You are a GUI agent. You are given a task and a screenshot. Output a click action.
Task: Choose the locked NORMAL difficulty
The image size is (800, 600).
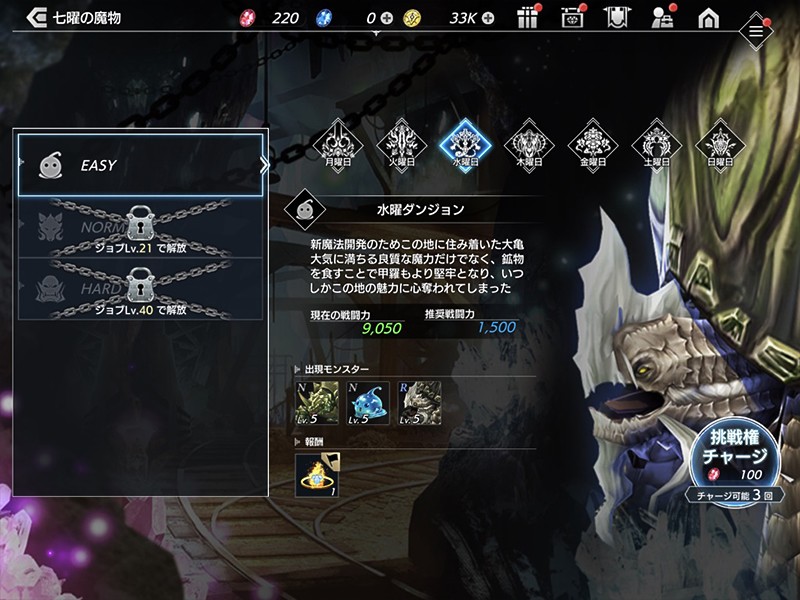(x=142, y=227)
